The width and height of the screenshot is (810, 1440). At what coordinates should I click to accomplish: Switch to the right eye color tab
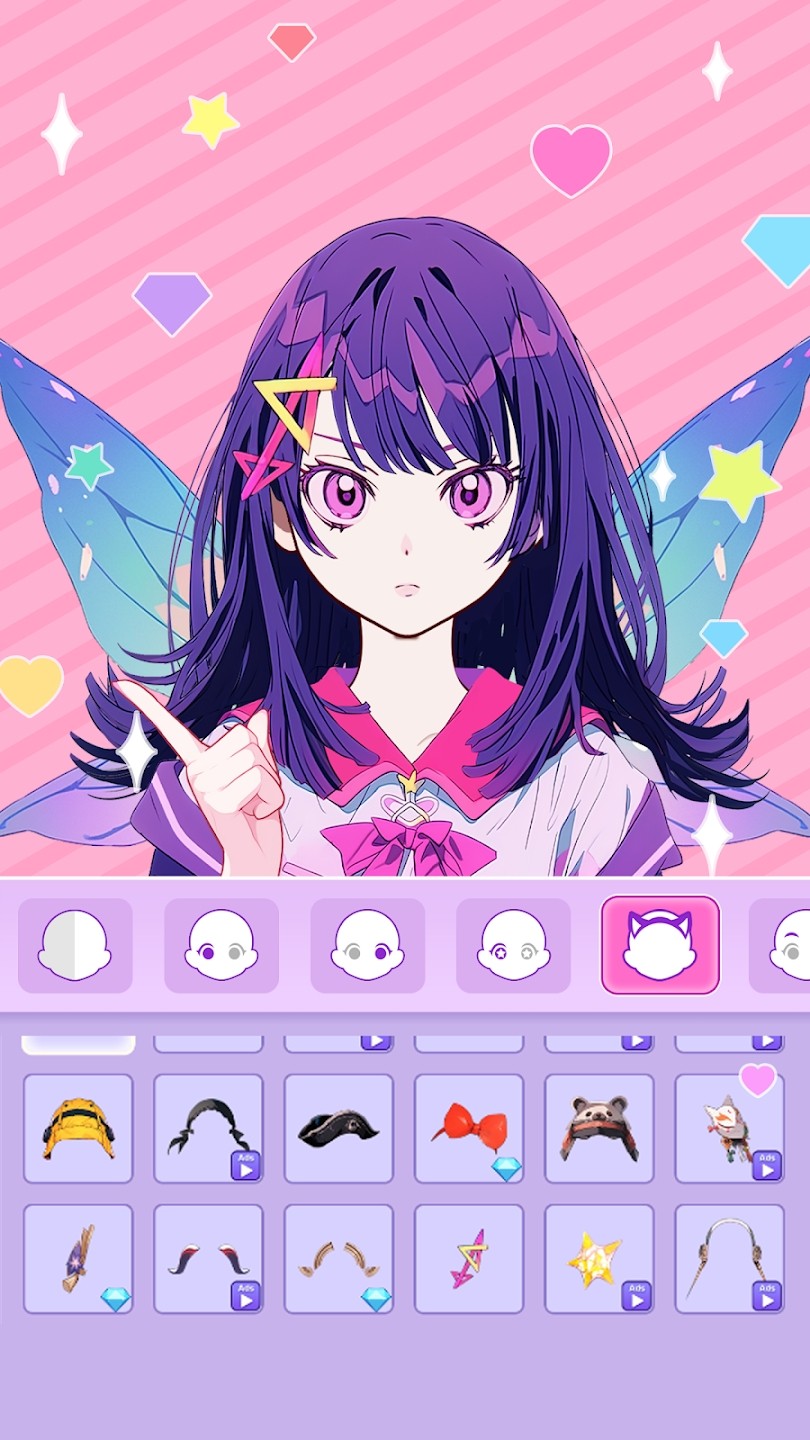(x=367, y=945)
